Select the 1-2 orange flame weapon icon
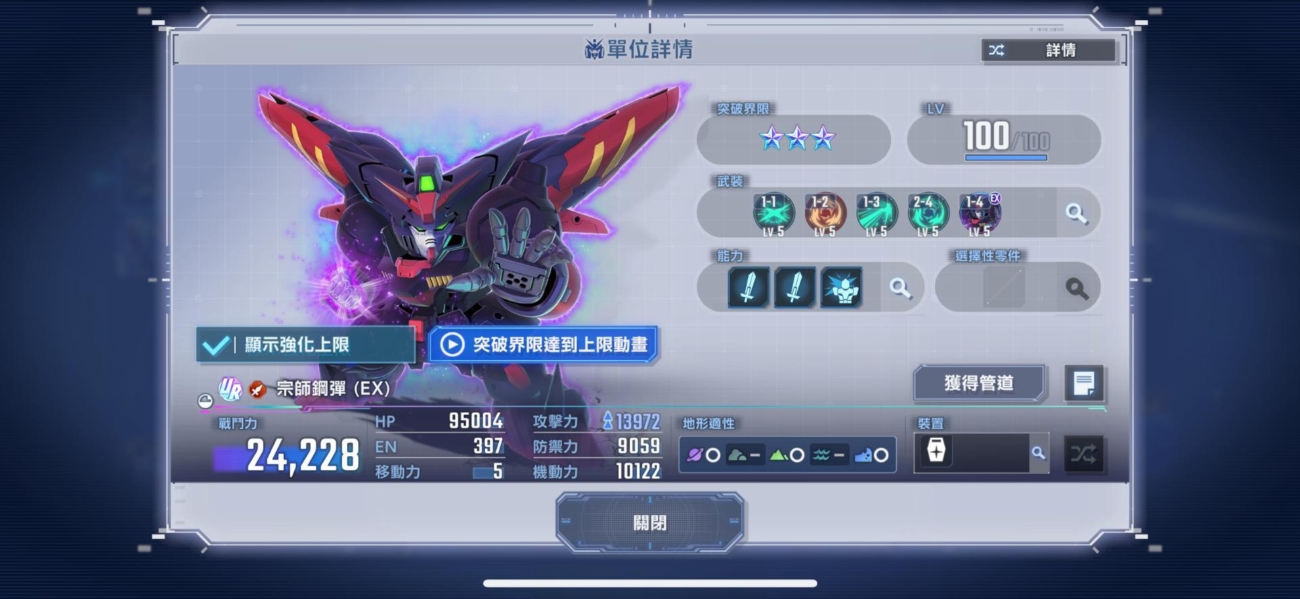This screenshot has height=599, width=1300. click(825, 213)
